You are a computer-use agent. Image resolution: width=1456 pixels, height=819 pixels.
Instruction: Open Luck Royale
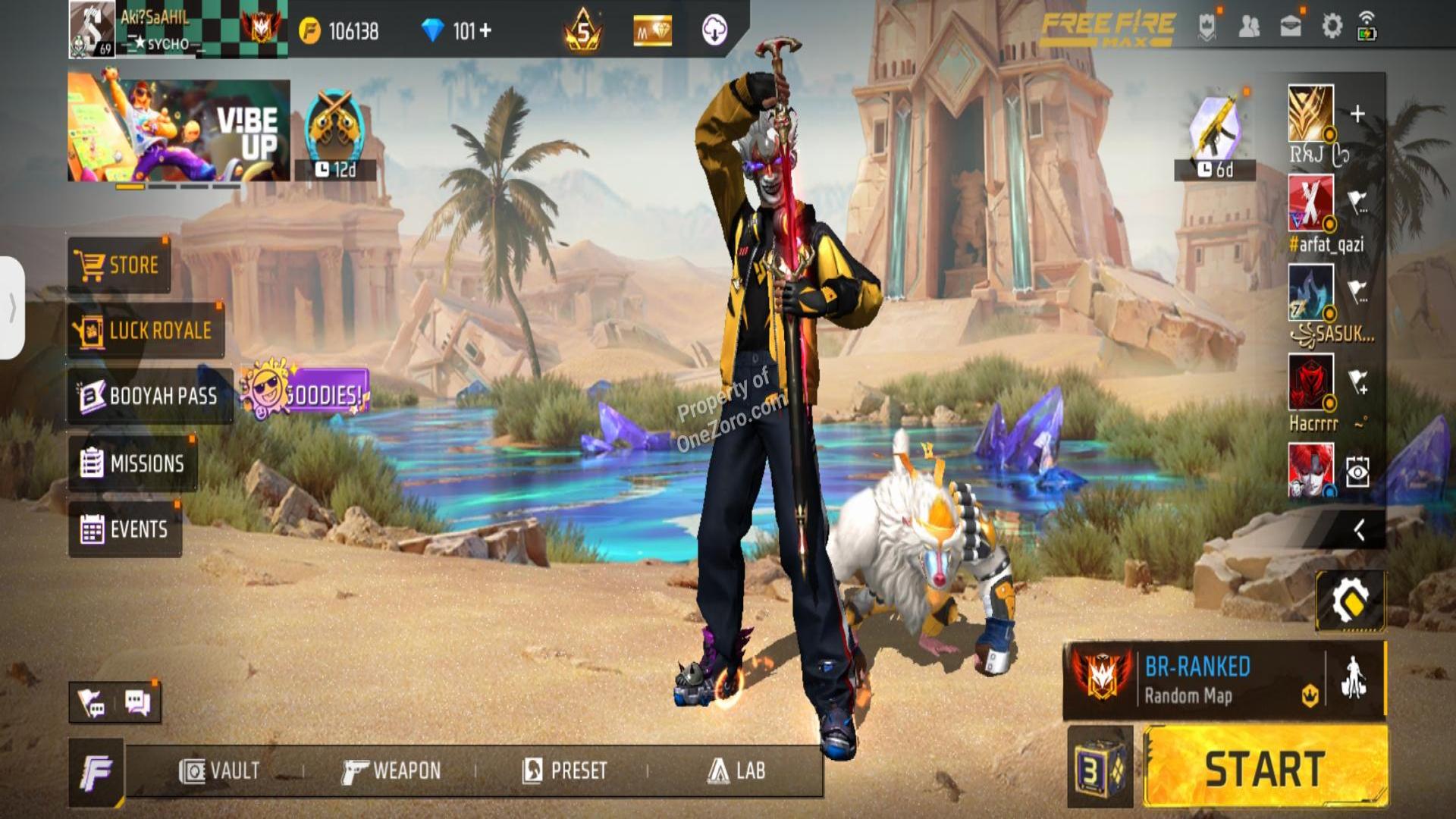144,329
